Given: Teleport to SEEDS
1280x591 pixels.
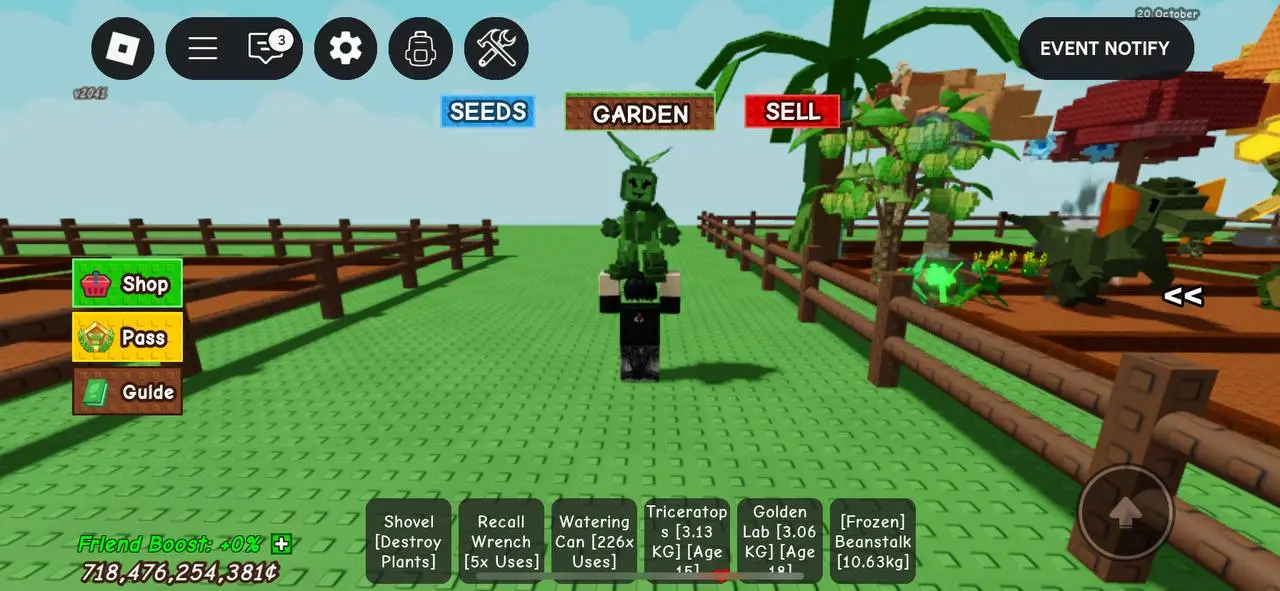Looking at the screenshot, I should (488, 112).
